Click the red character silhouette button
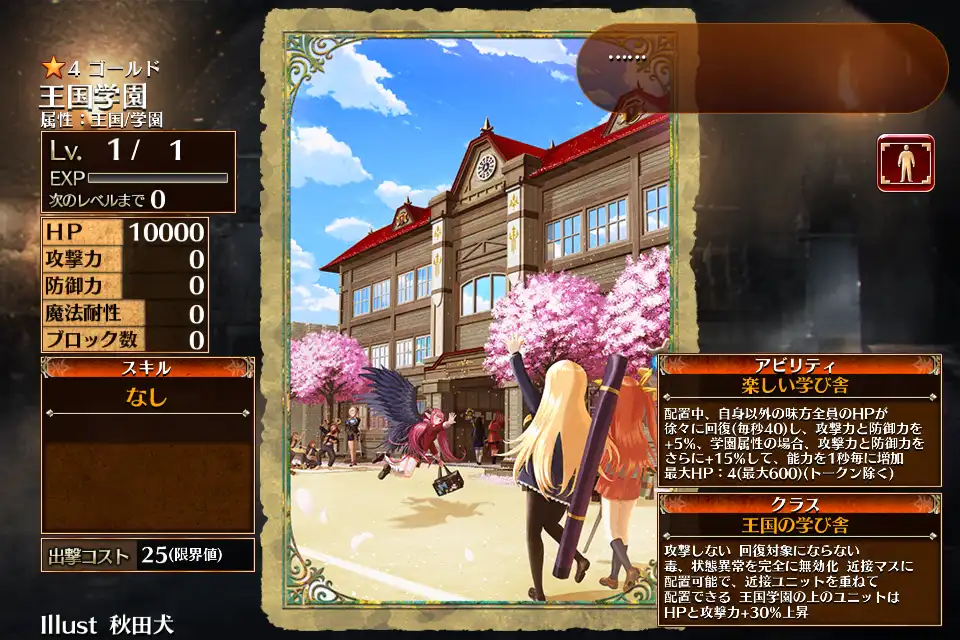Viewport: 960px width, 640px height. pyautogui.click(x=906, y=163)
